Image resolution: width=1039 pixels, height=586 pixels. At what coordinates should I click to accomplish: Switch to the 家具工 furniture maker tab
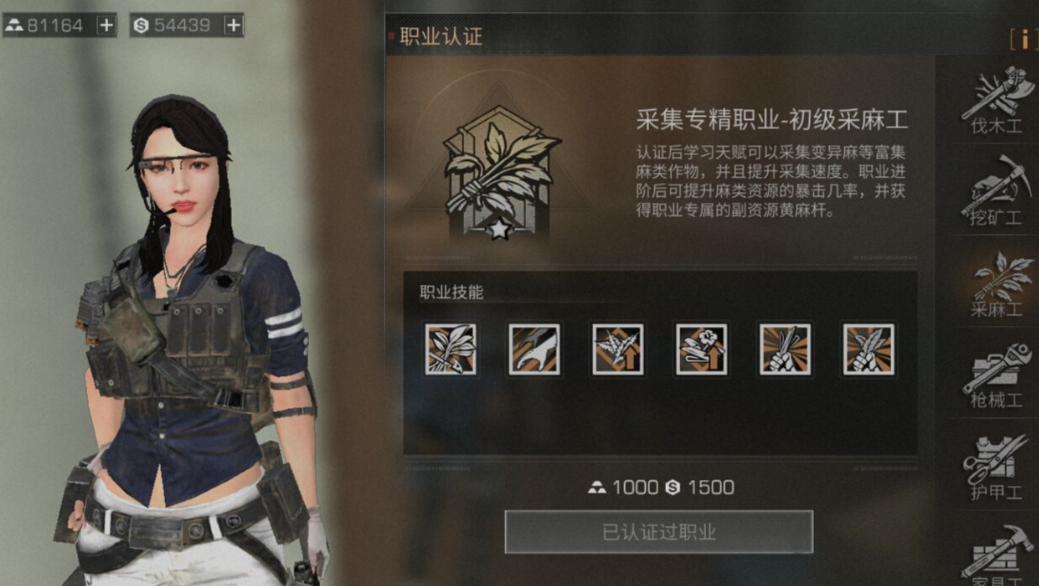click(996, 553)
